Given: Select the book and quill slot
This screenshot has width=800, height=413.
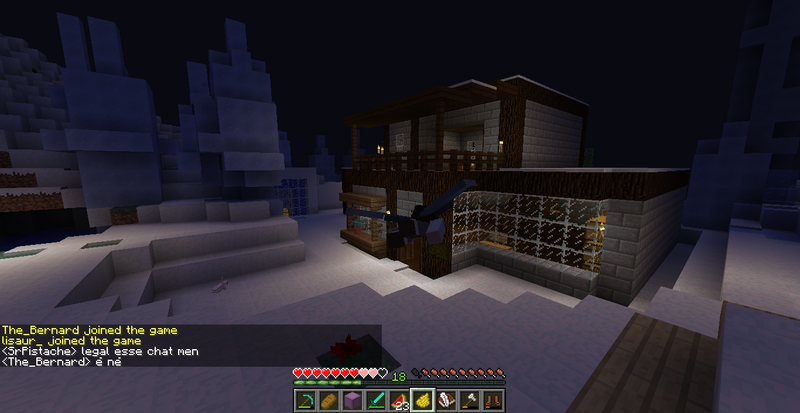Looking at the screenshot, I should (447, 400).
